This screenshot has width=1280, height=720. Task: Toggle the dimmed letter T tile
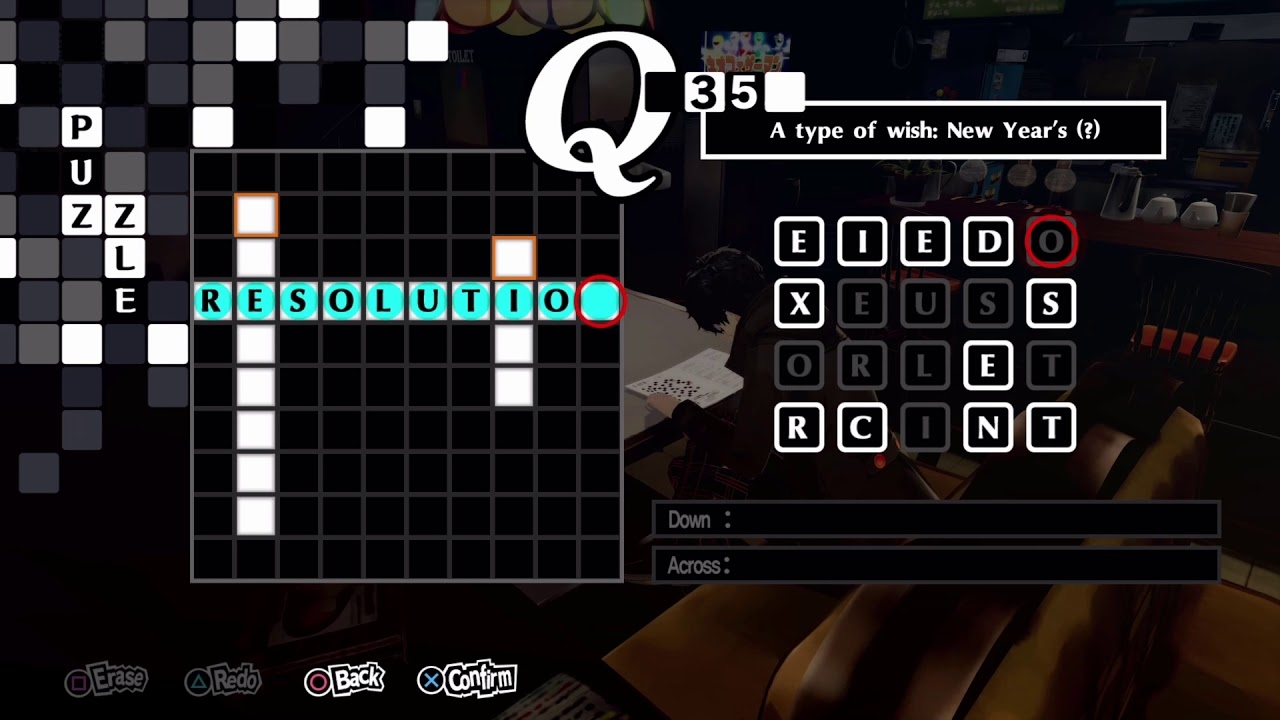pos(1051,366)
